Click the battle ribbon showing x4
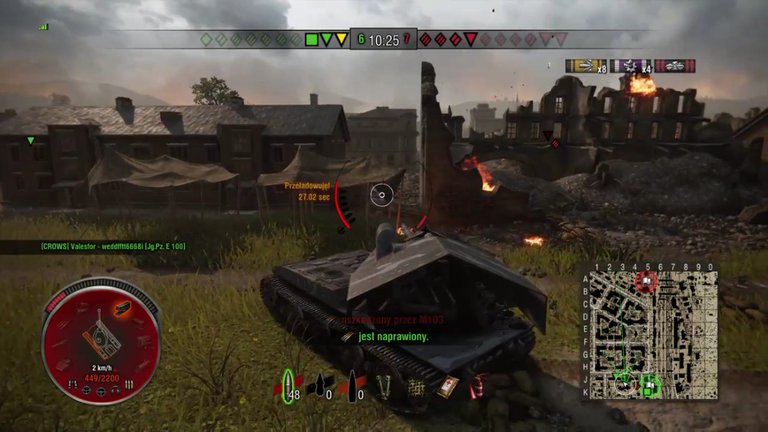This screenshot has height=432, width=768. 632,66
